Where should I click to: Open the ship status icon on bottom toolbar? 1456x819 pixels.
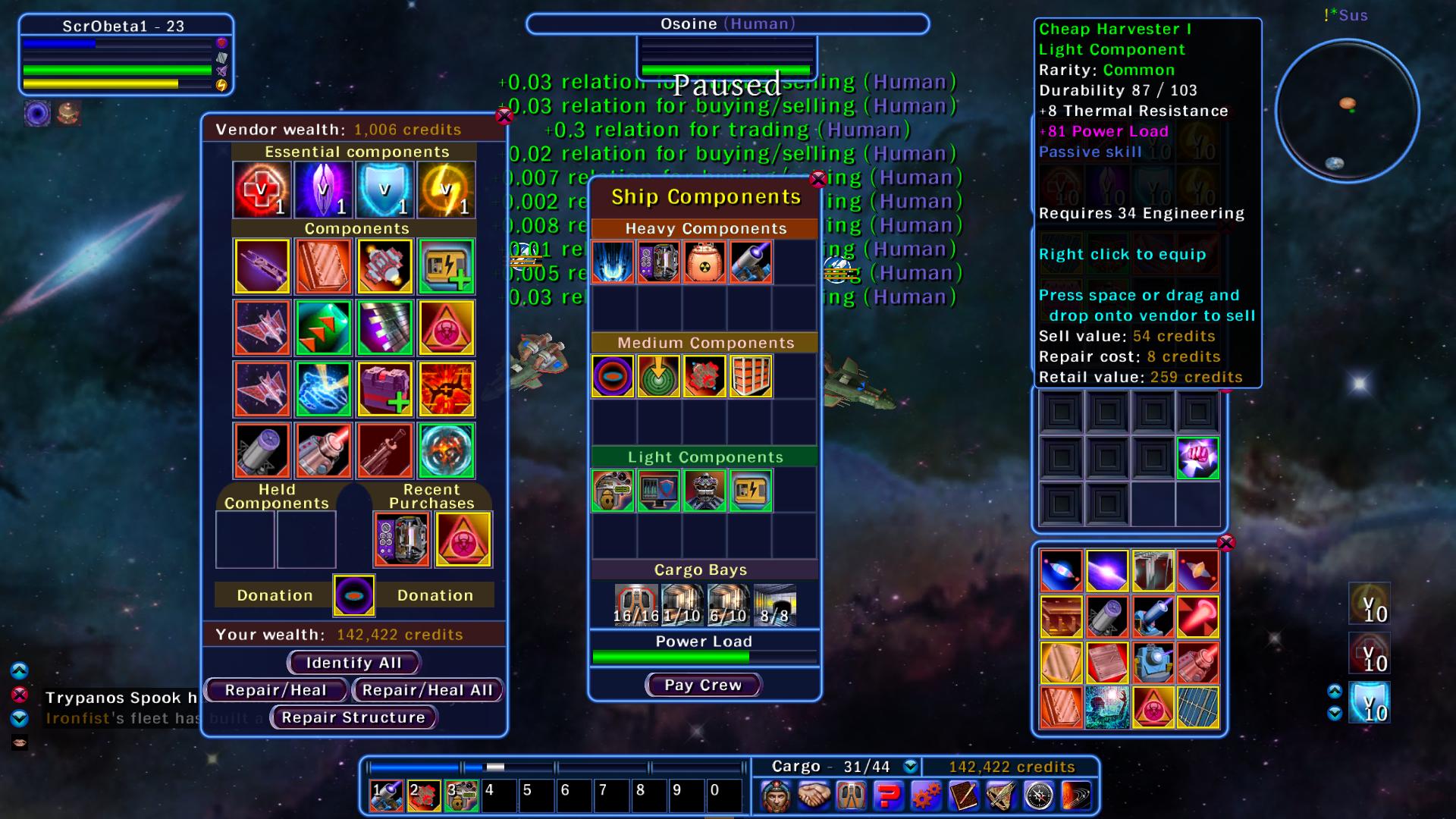pyautogui.click(x=851, y=794)
